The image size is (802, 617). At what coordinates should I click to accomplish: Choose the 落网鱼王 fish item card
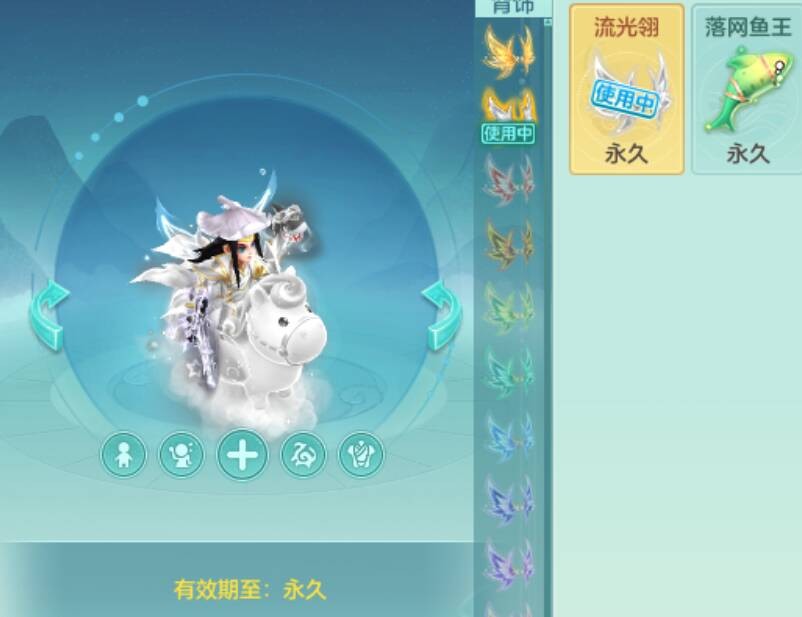[747, 89]
